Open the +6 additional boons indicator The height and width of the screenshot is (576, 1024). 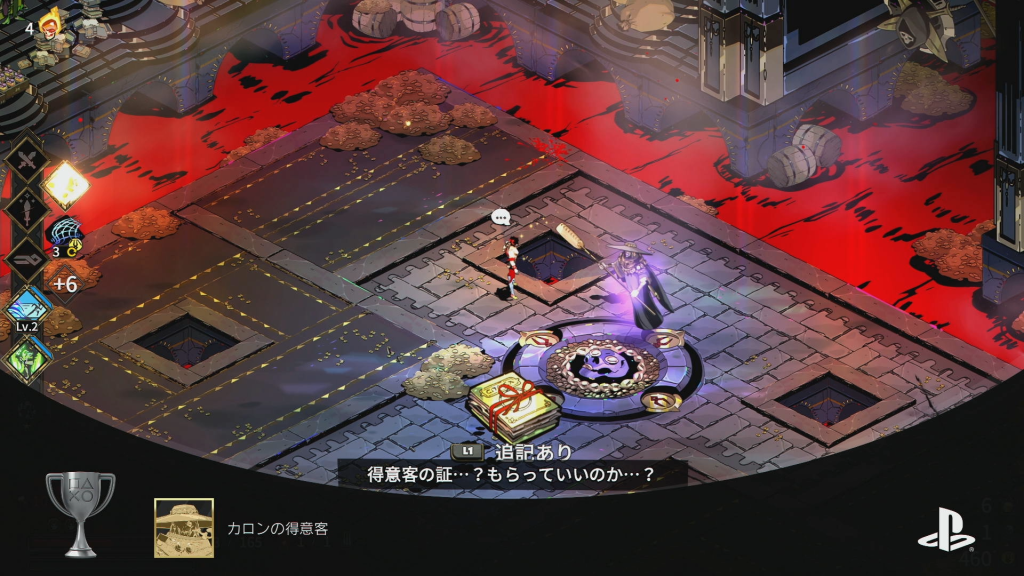coord(65,285)
